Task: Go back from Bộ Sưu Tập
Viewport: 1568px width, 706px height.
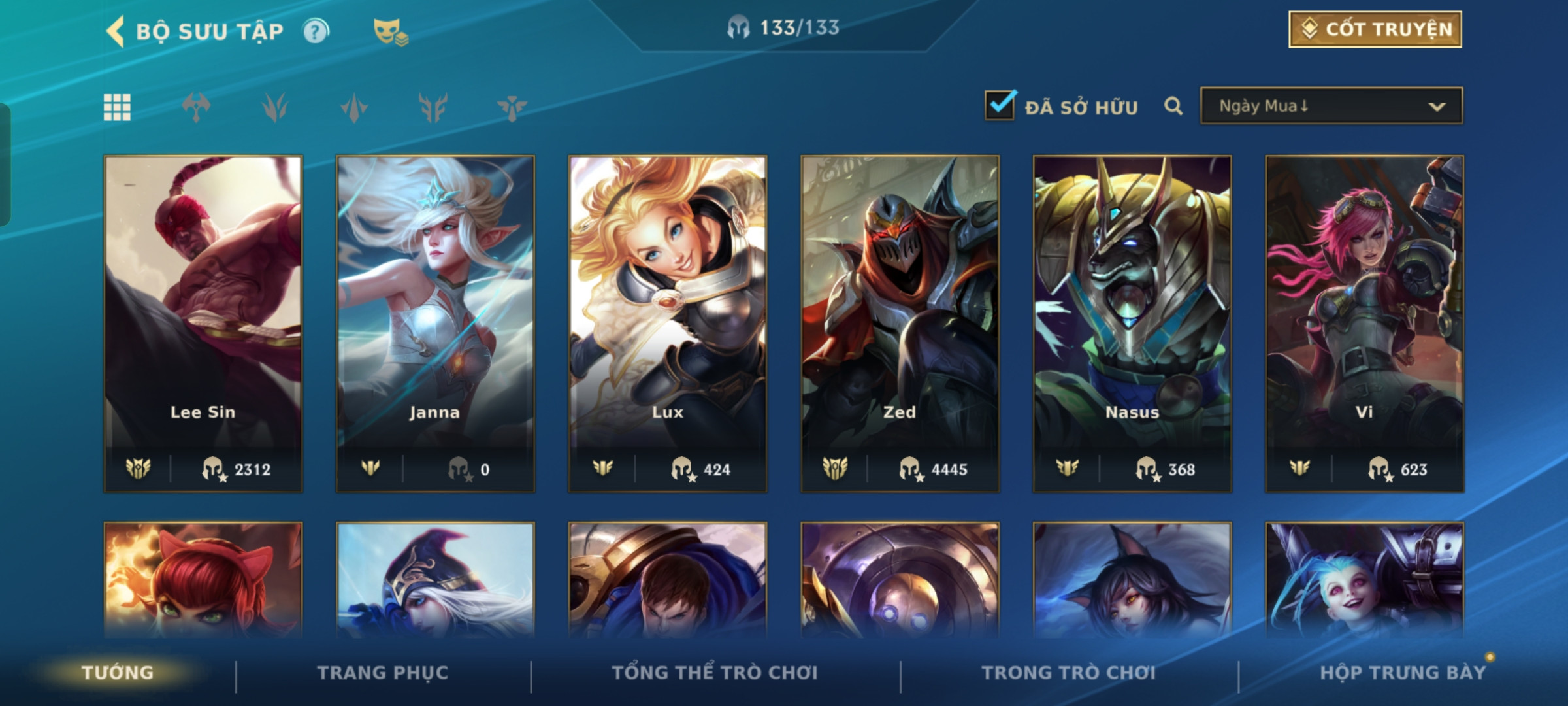Action: [116, 31]
